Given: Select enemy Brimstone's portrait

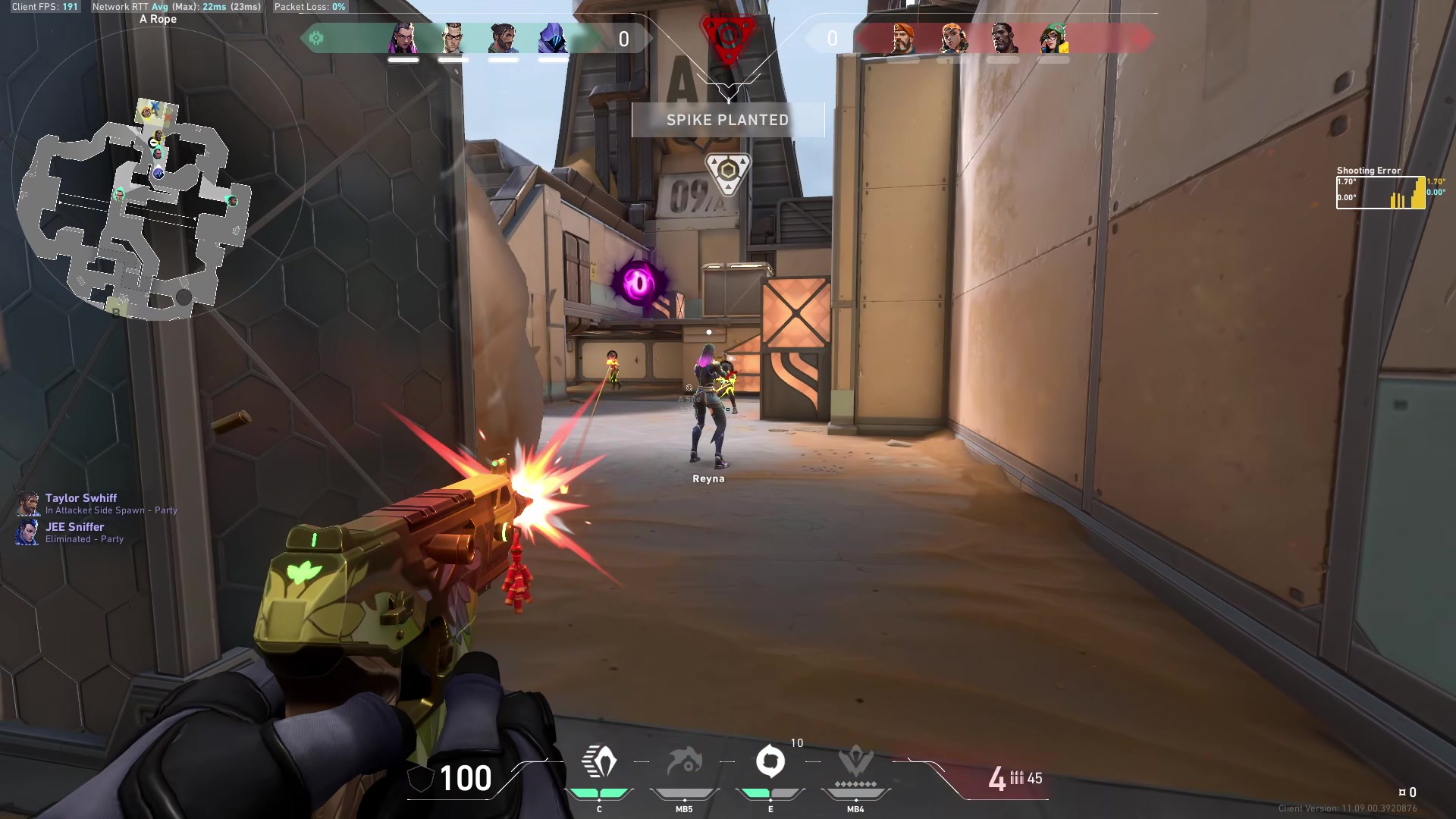Looking at the screenshot, I should (902, 38).
